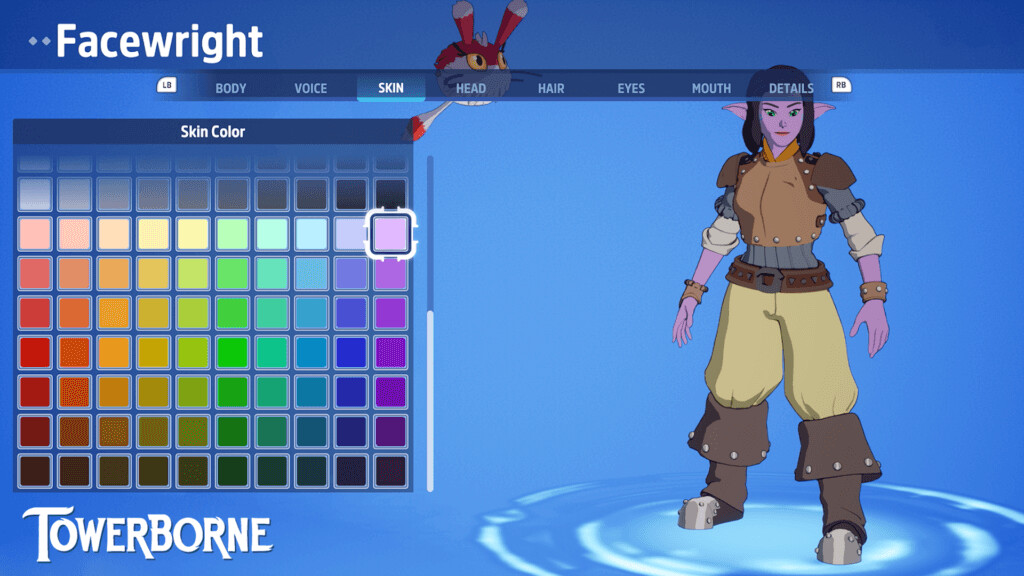Choose the pale pink skin color swatch

tap(35, 234)
